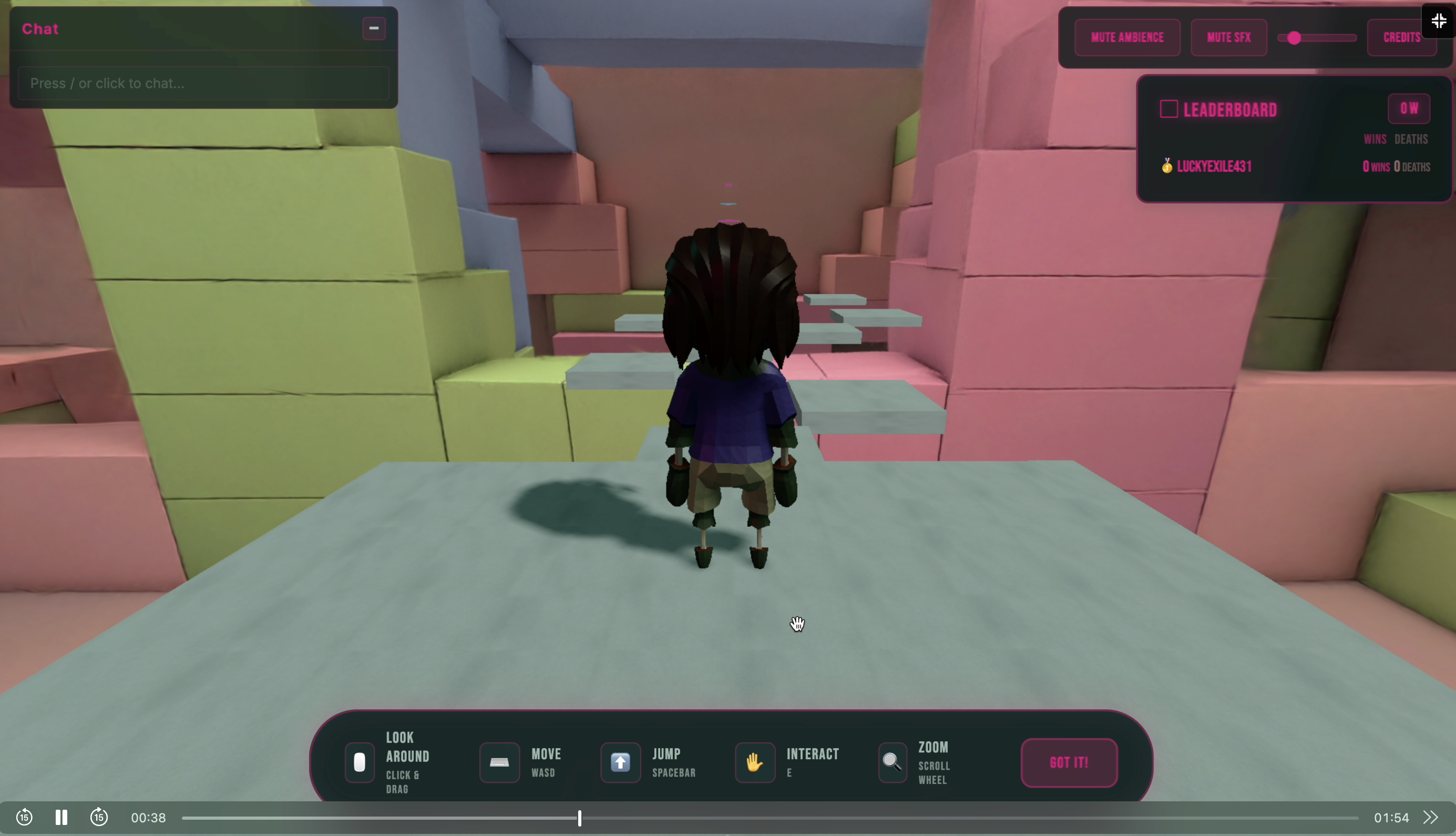The height and width of the screenshot is (836, 1456).
Task: Click the shrink-view icon in top-right corner
Action: point(1439,21)
